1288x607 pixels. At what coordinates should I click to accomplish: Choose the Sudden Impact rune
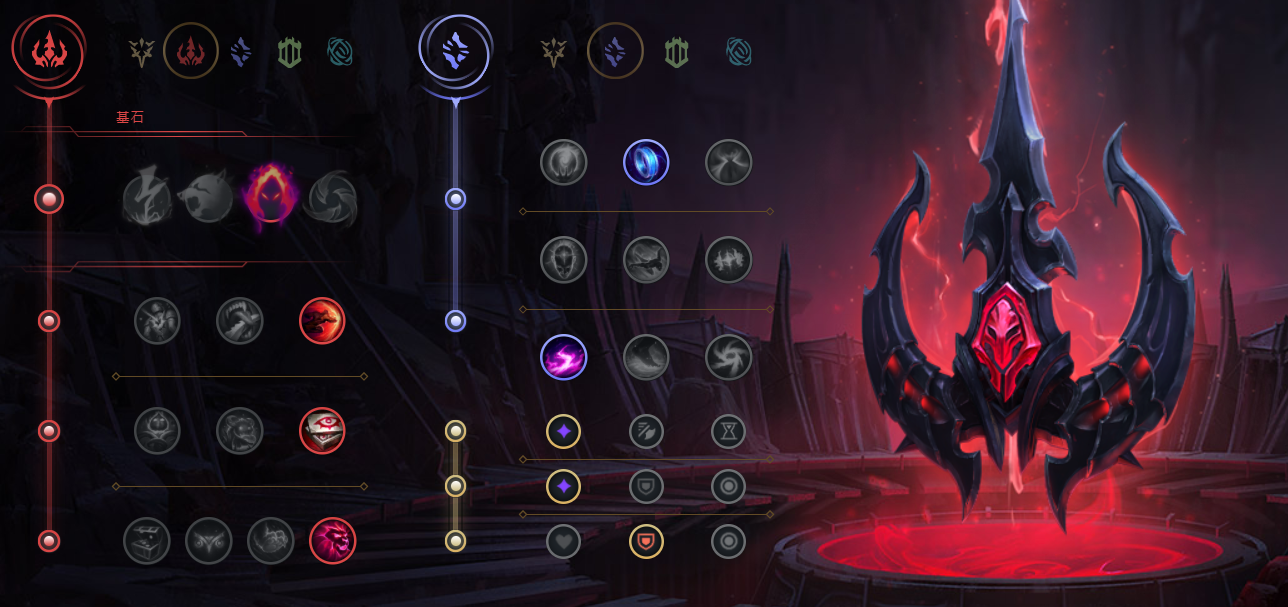322,321
